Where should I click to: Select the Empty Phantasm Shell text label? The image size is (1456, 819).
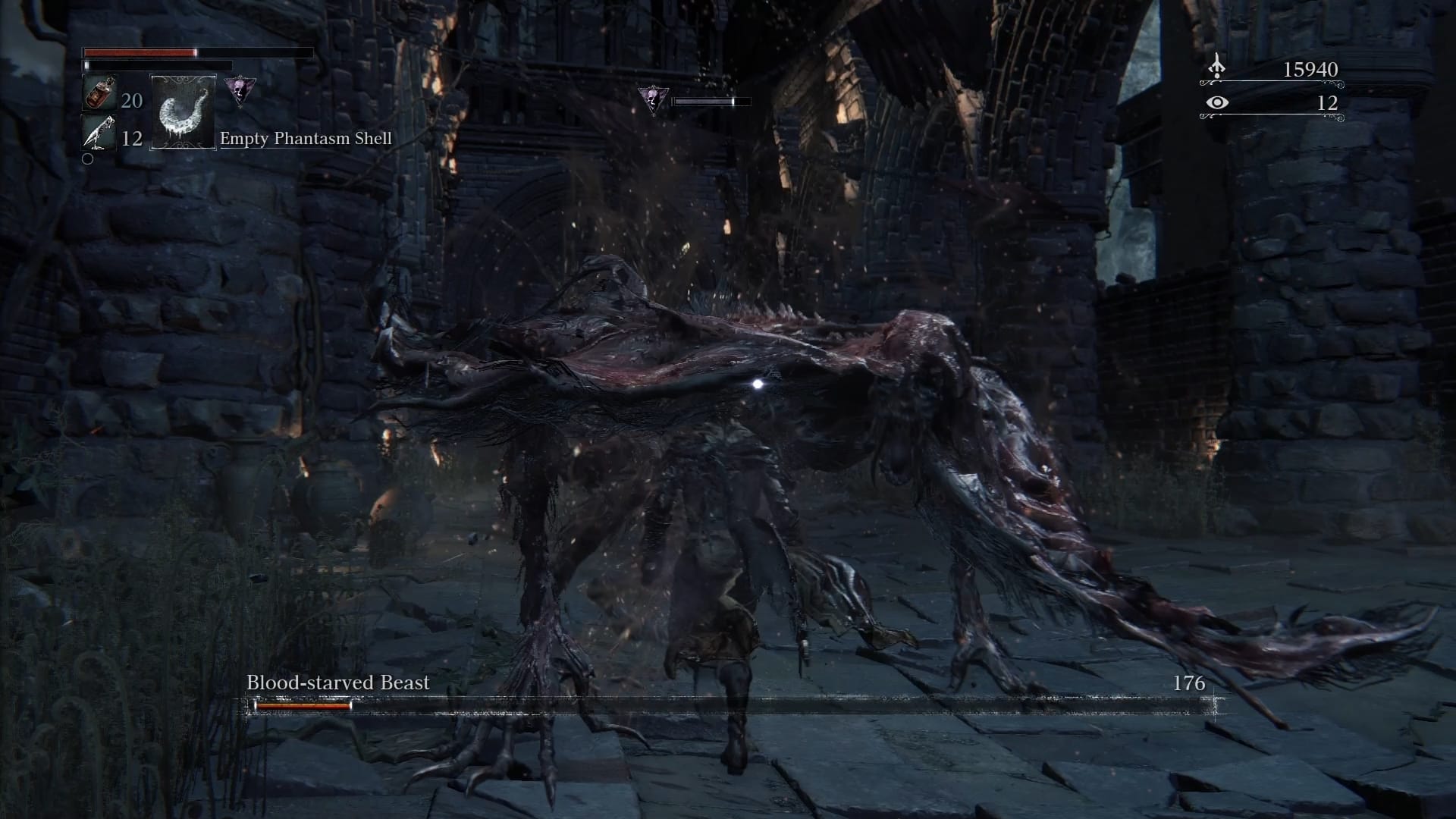coord(306,139)
